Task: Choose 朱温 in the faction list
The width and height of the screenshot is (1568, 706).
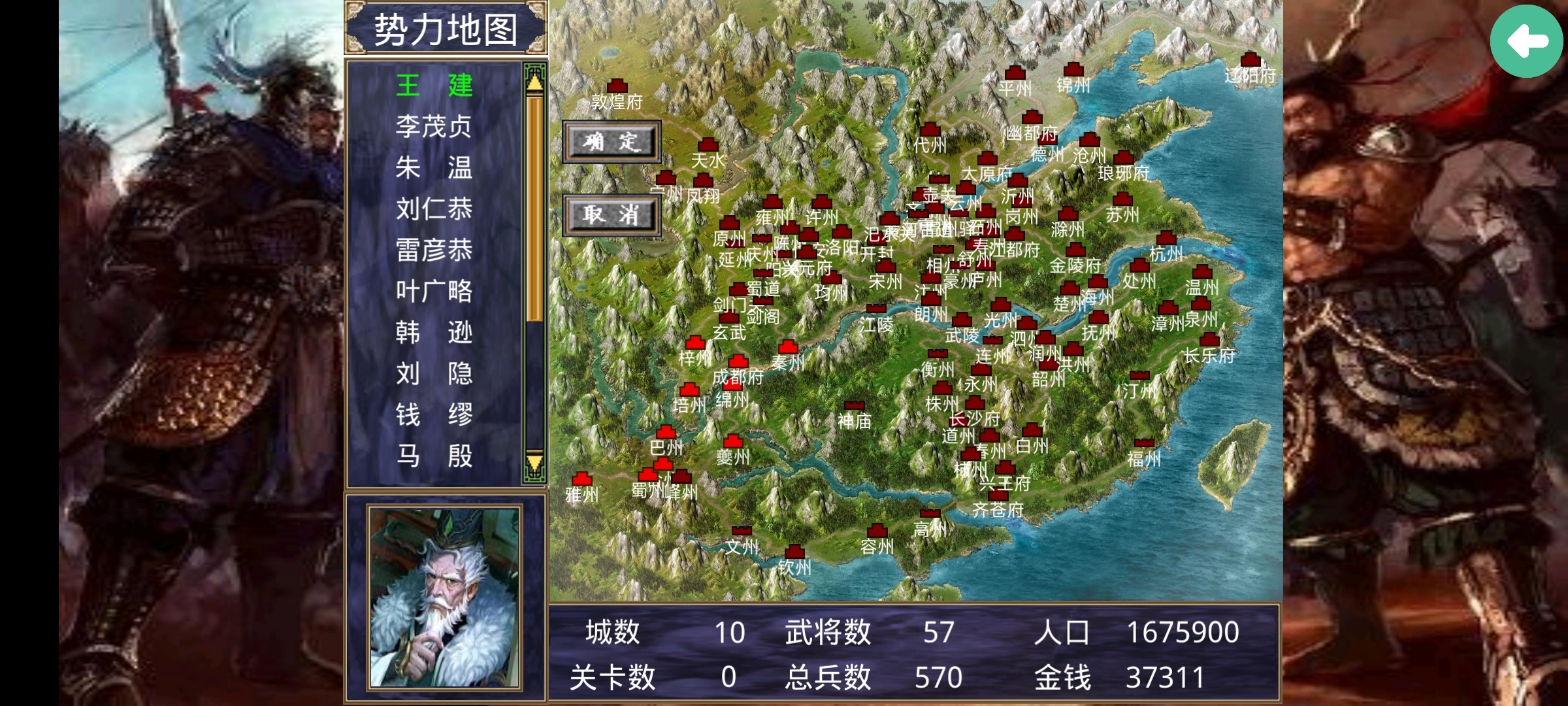Action: click(x=434, y=167)
